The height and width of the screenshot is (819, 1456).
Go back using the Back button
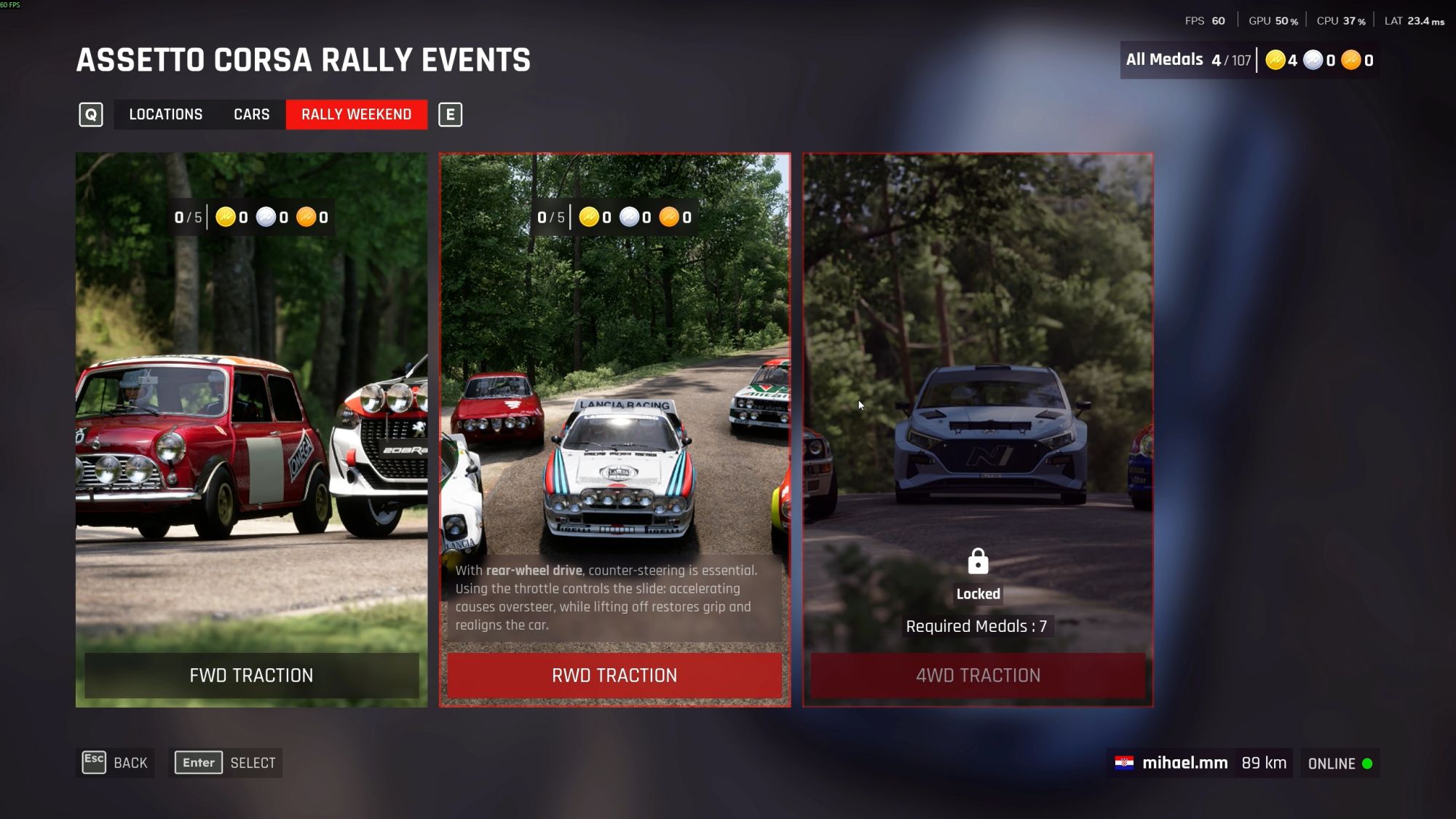(x=116, y=763)
